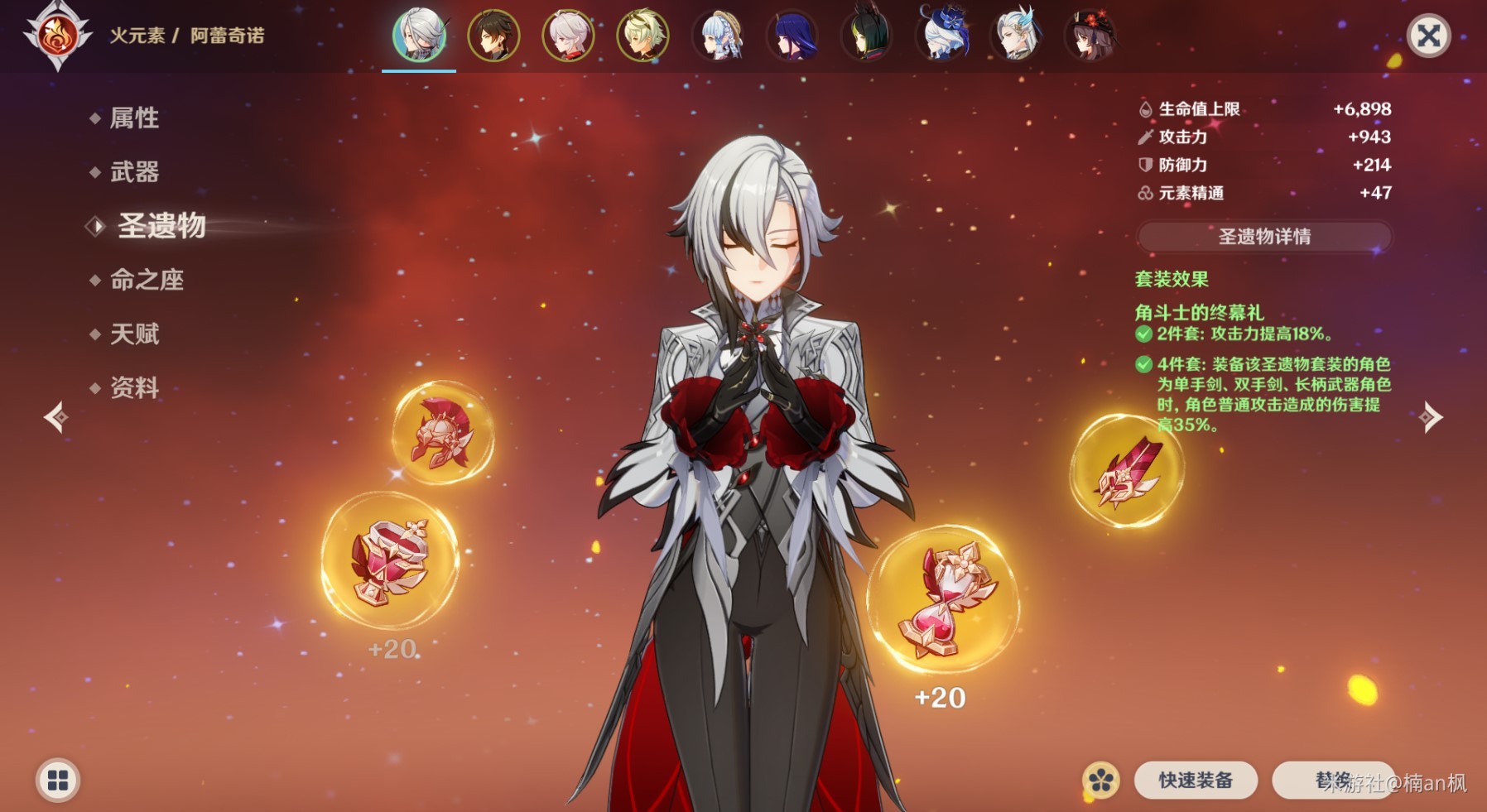Image resolution: width=1487 pixels, height=812 pixels.
Task: Select the hourglass sands artifact slot
Action: 943,598
